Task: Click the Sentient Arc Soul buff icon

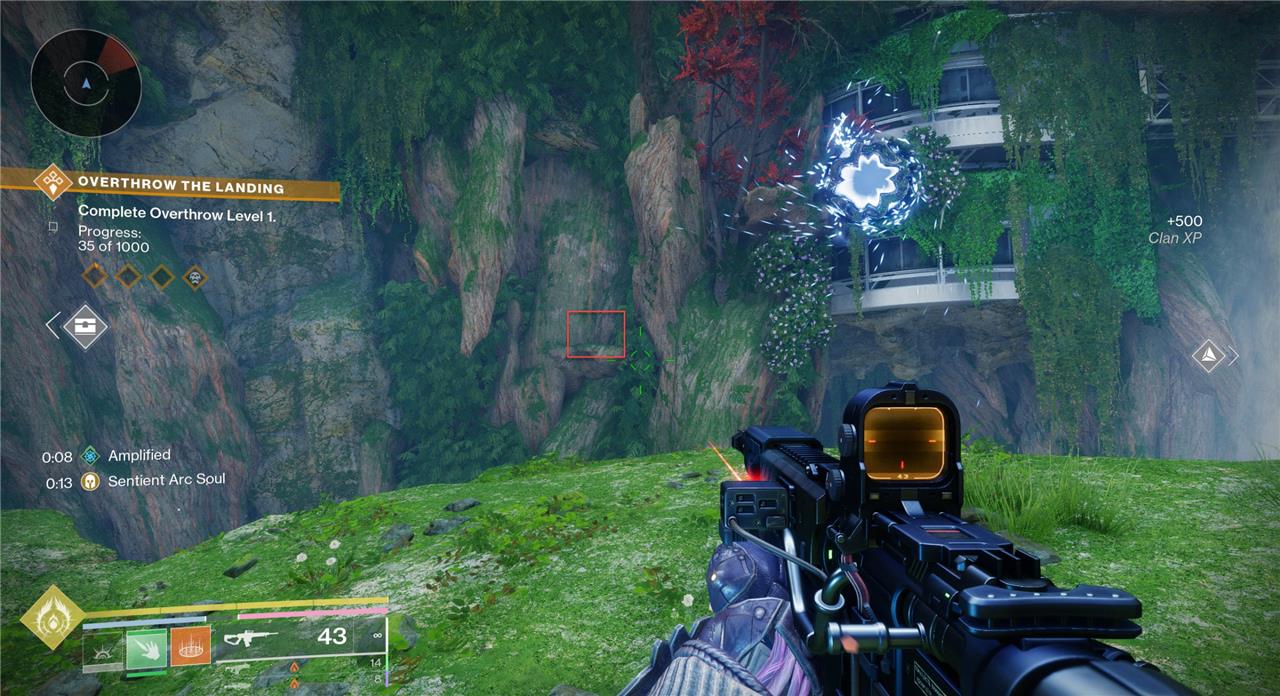Action: click(91, 481)
